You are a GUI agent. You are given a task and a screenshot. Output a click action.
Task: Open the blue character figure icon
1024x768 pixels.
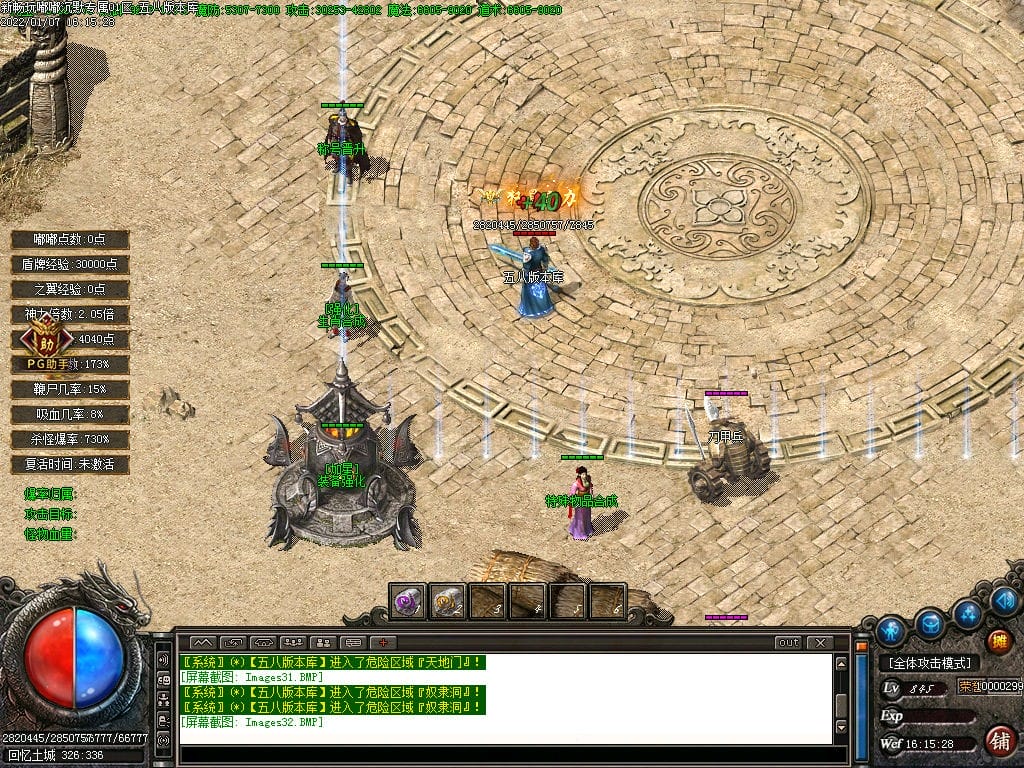pyautogui.click(x=890, y=630)
